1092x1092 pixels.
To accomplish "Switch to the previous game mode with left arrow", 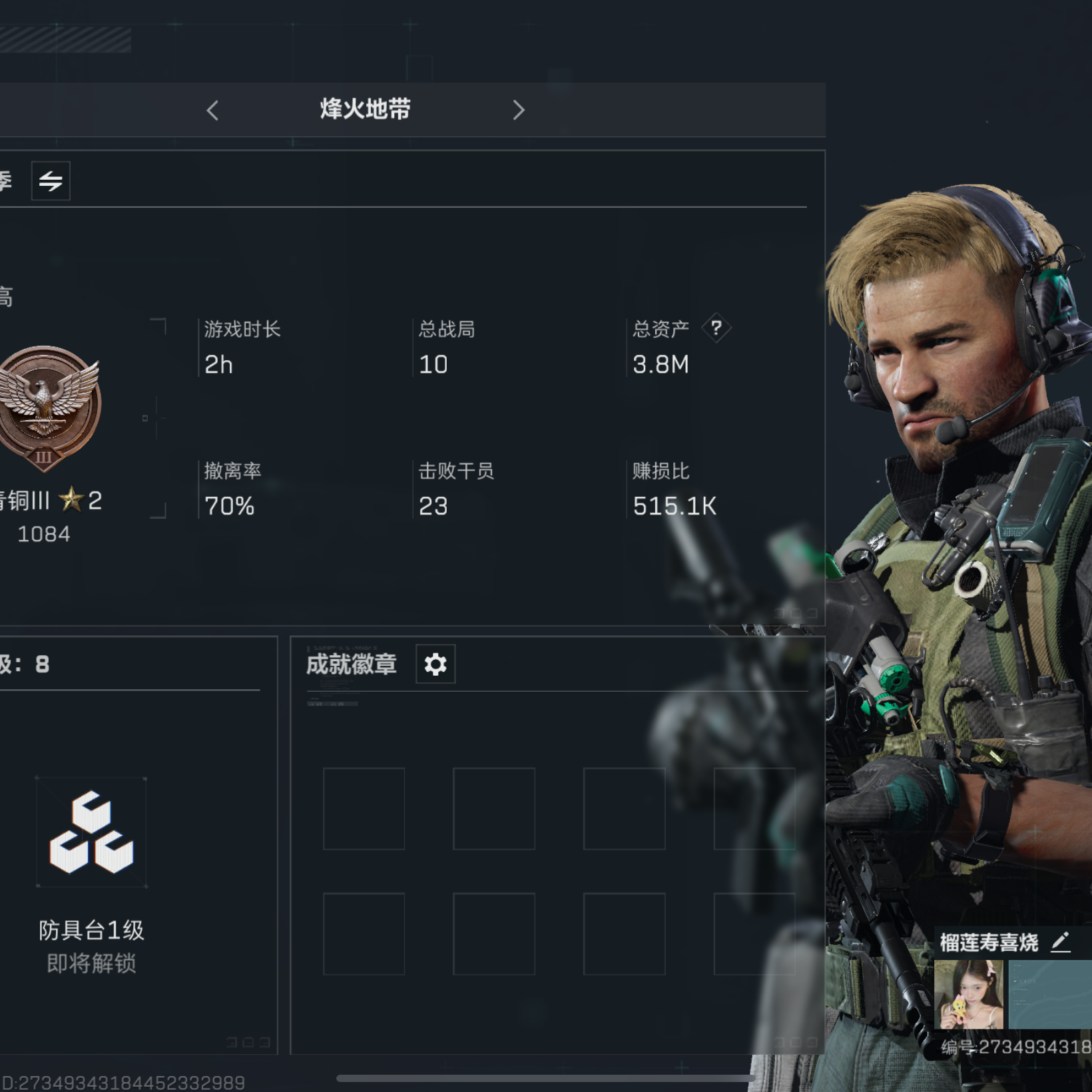I will pos(213,111).
